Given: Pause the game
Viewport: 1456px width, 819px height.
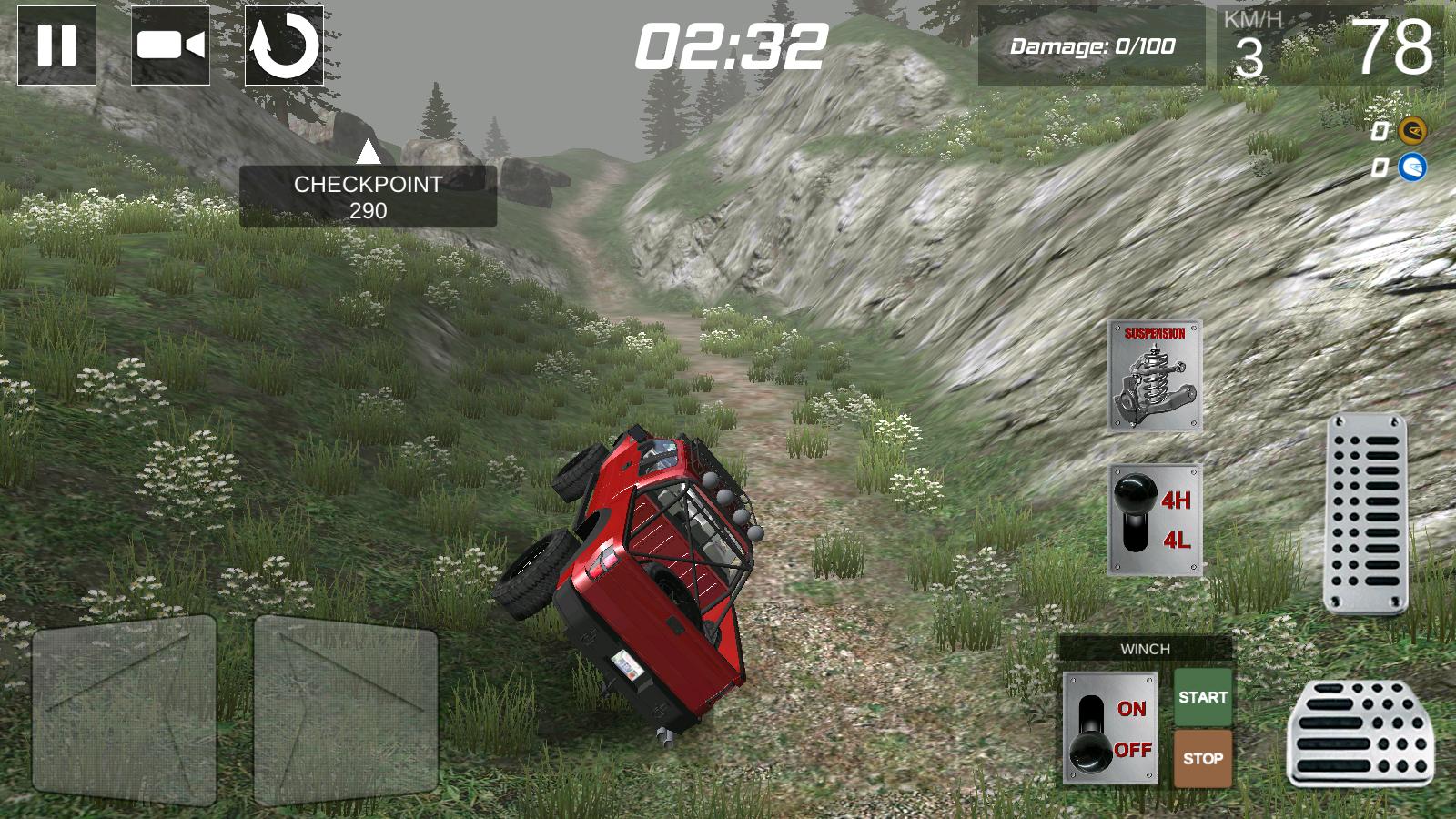Looking at the screenshot, I should (58, 45).
